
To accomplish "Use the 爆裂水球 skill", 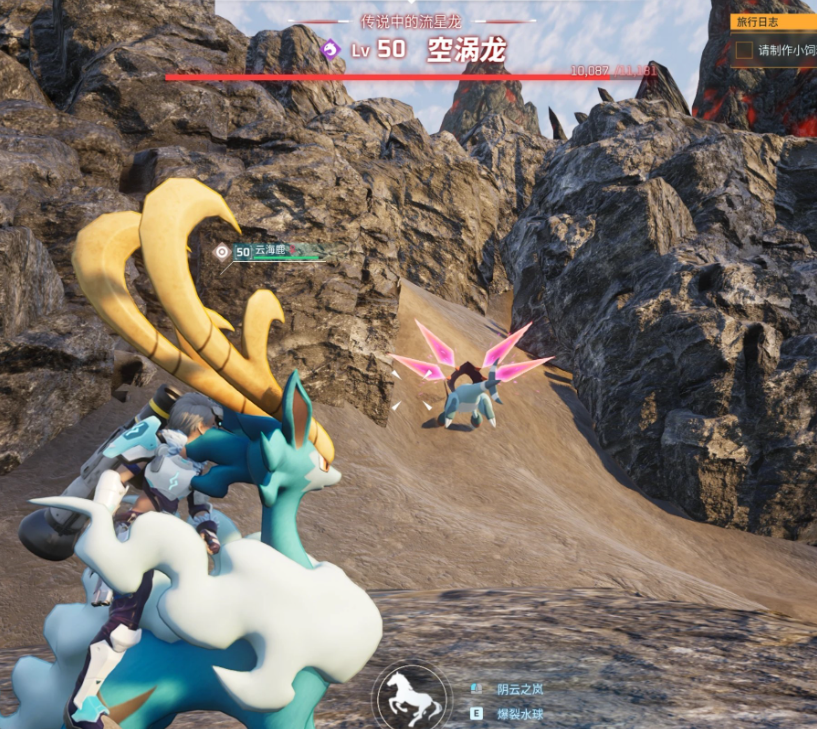I will [520, 715].
